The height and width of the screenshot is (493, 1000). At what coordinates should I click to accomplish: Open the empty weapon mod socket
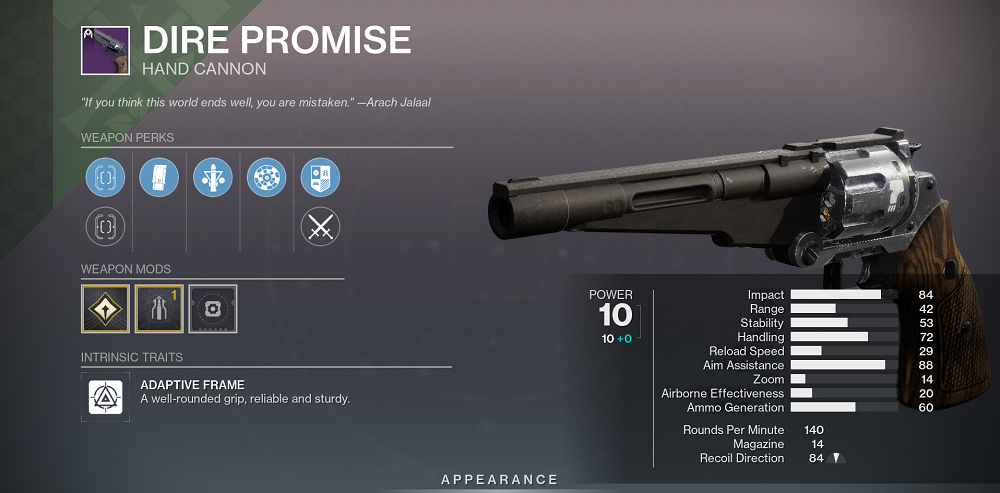[213, 308]
